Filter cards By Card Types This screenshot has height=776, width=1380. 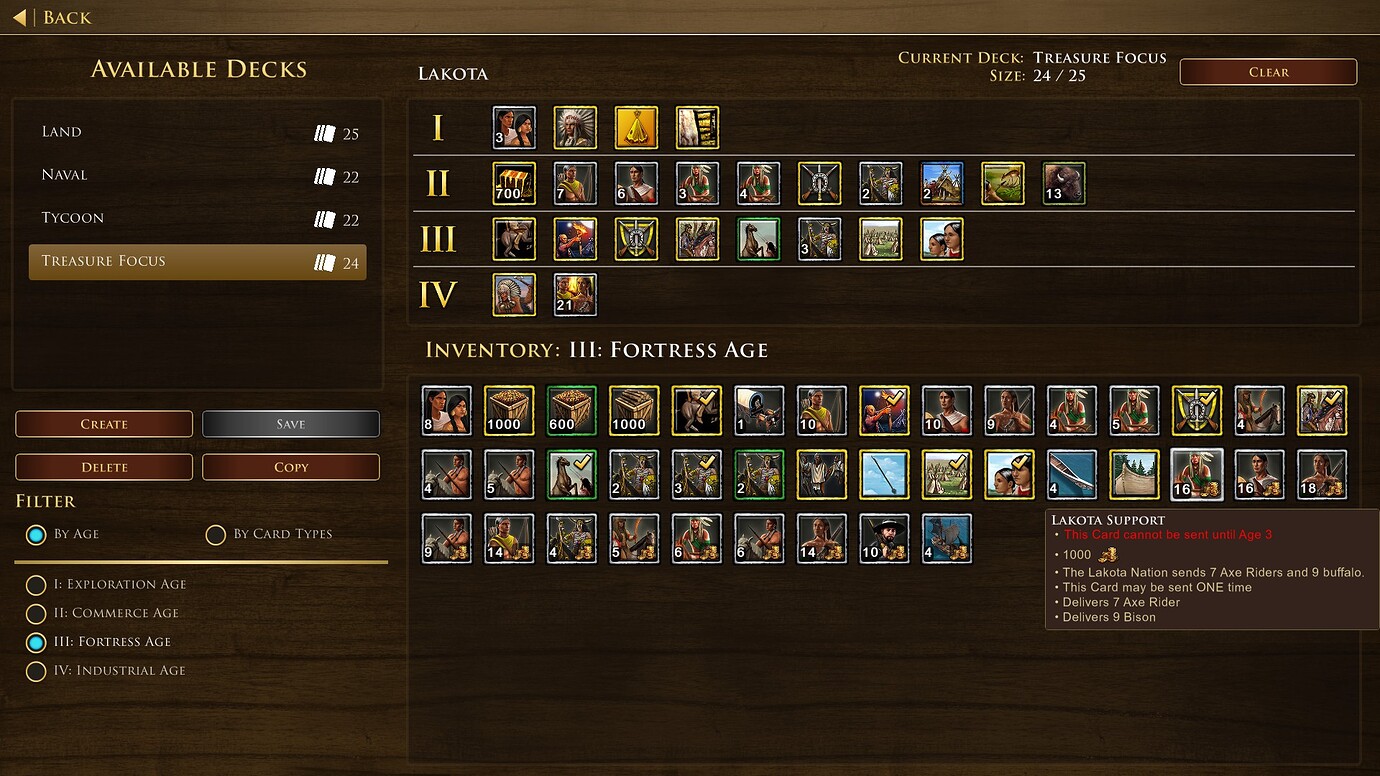point(216,535)
